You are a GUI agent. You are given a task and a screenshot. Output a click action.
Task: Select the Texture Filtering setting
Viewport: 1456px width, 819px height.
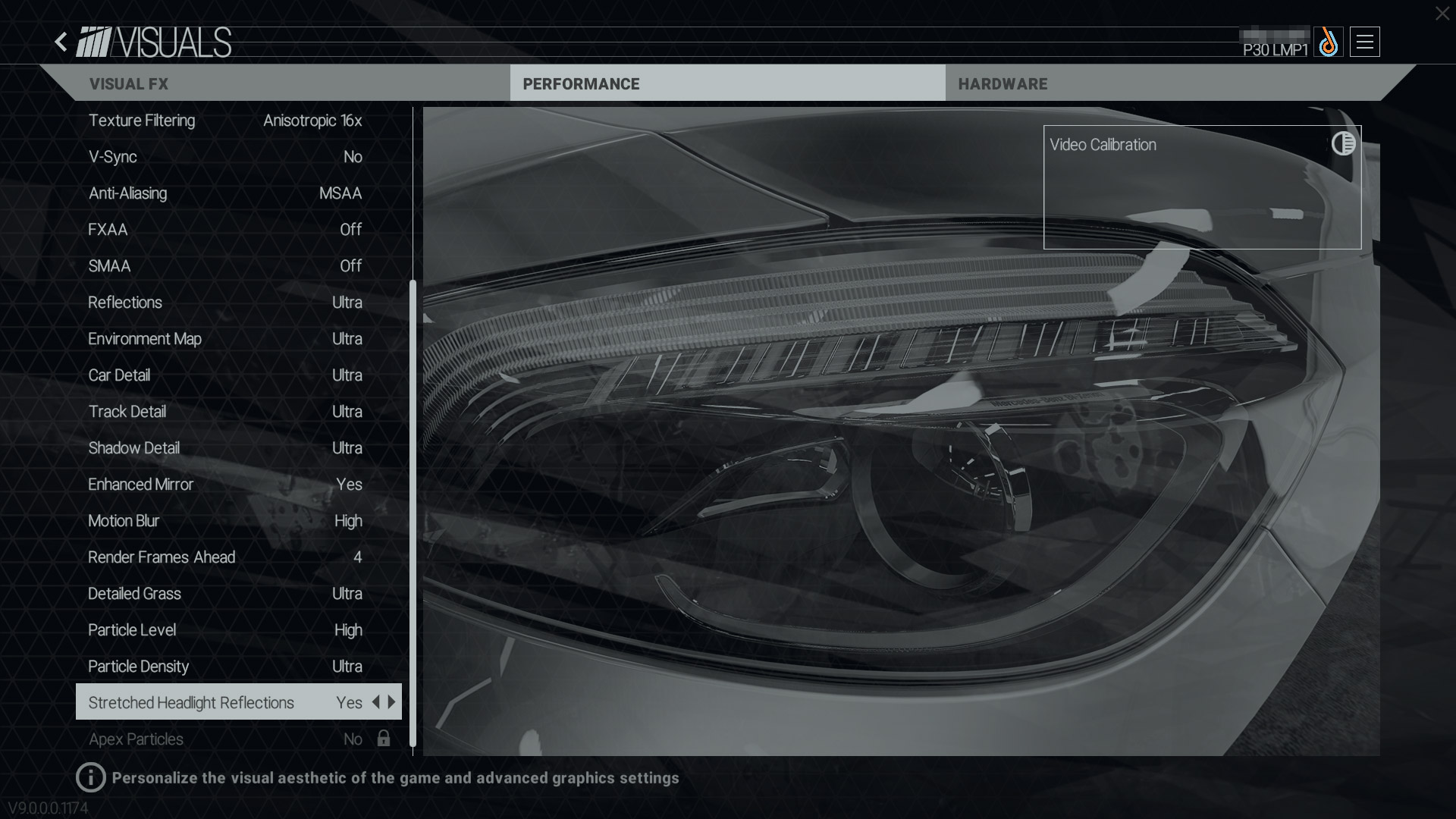(x=225, y=121)
